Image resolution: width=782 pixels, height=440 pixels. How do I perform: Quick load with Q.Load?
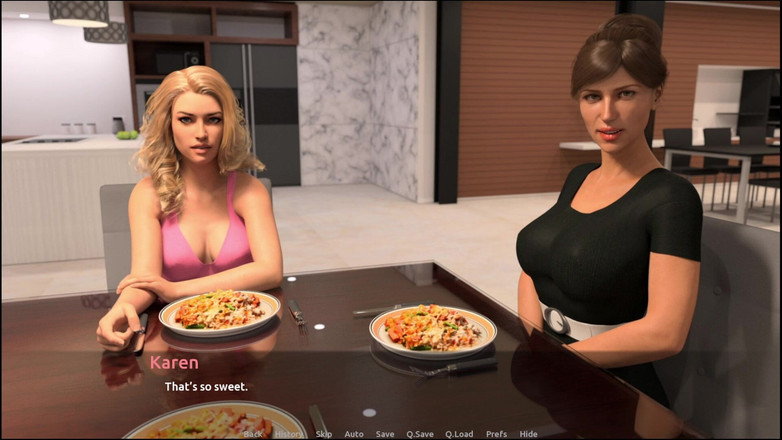[x=459, y=434]
